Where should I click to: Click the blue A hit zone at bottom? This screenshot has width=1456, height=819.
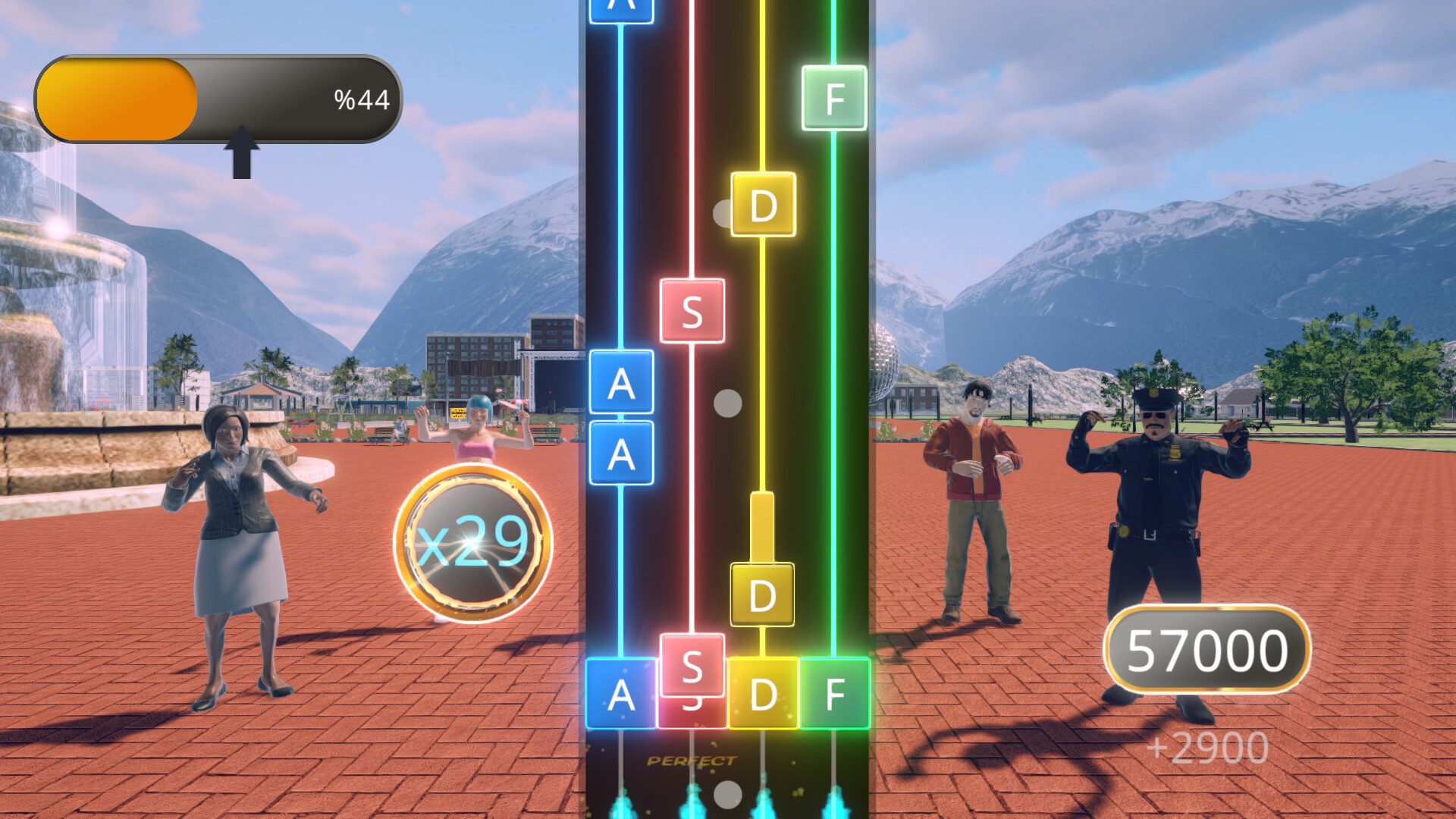[x=622, y=692]
